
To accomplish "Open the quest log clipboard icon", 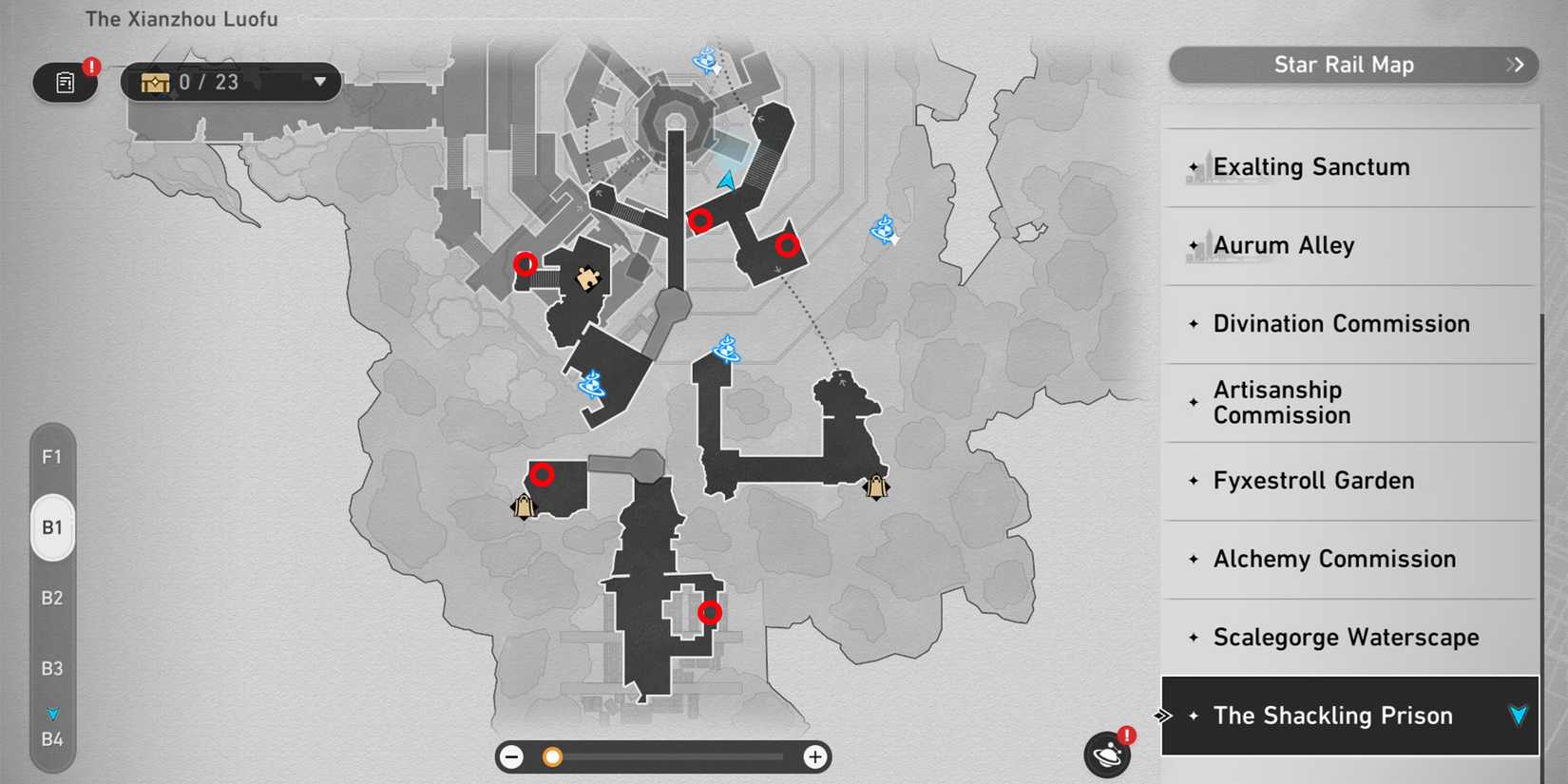I will point(65,82).
